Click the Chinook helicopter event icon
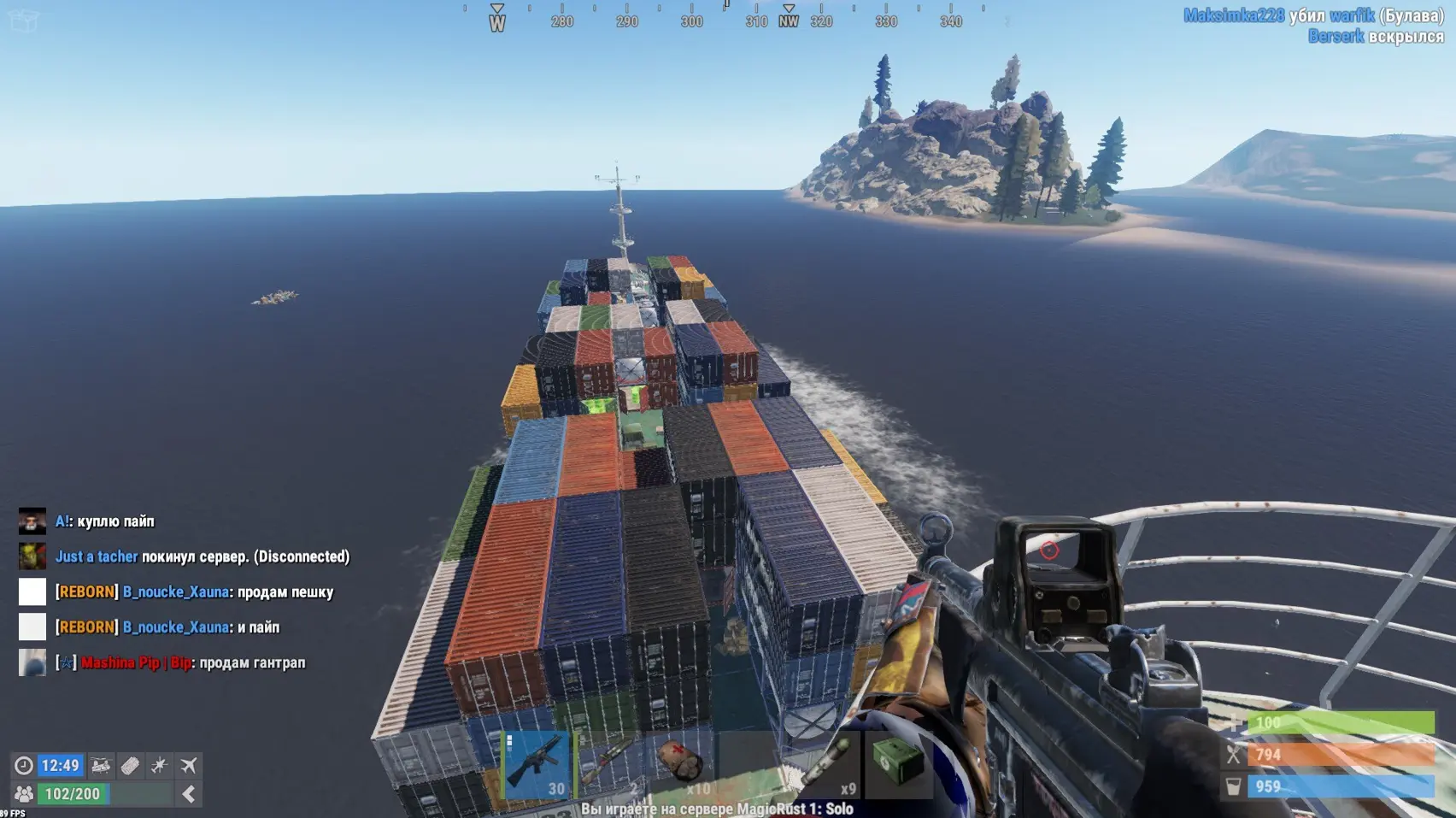The width and height of the screenshot is (1456, 818). (101, 765)
